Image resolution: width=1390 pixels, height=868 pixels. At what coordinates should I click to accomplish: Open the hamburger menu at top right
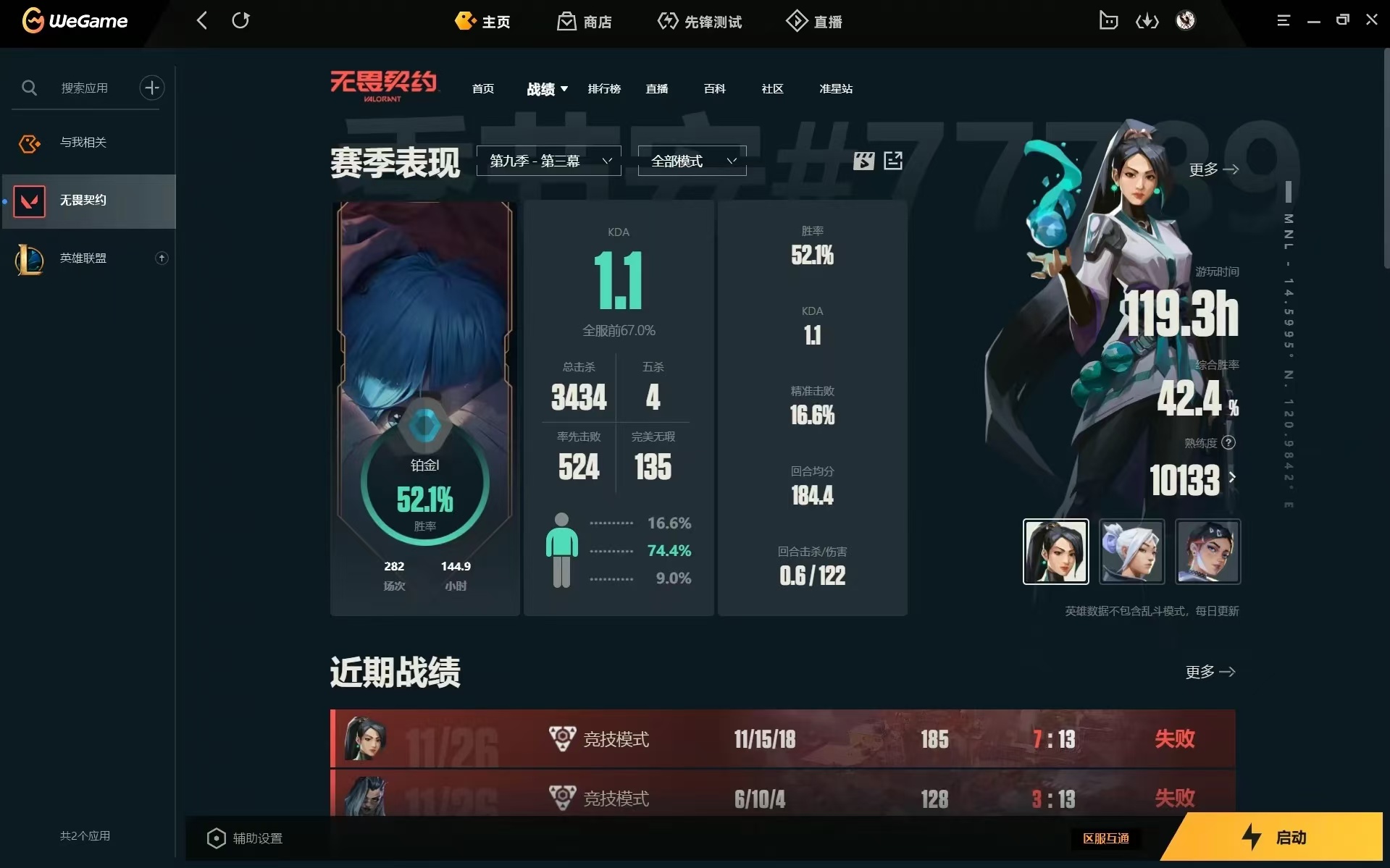tap(1284, 20)
